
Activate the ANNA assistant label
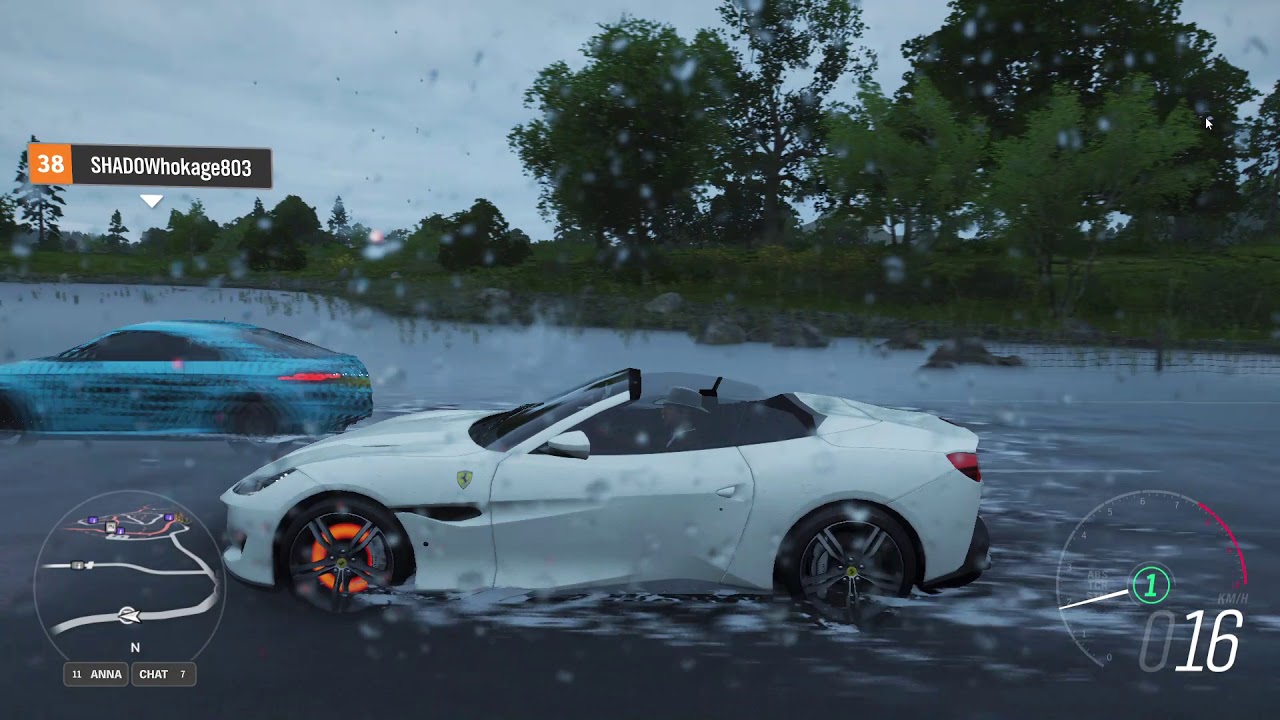tap(97, 674)
